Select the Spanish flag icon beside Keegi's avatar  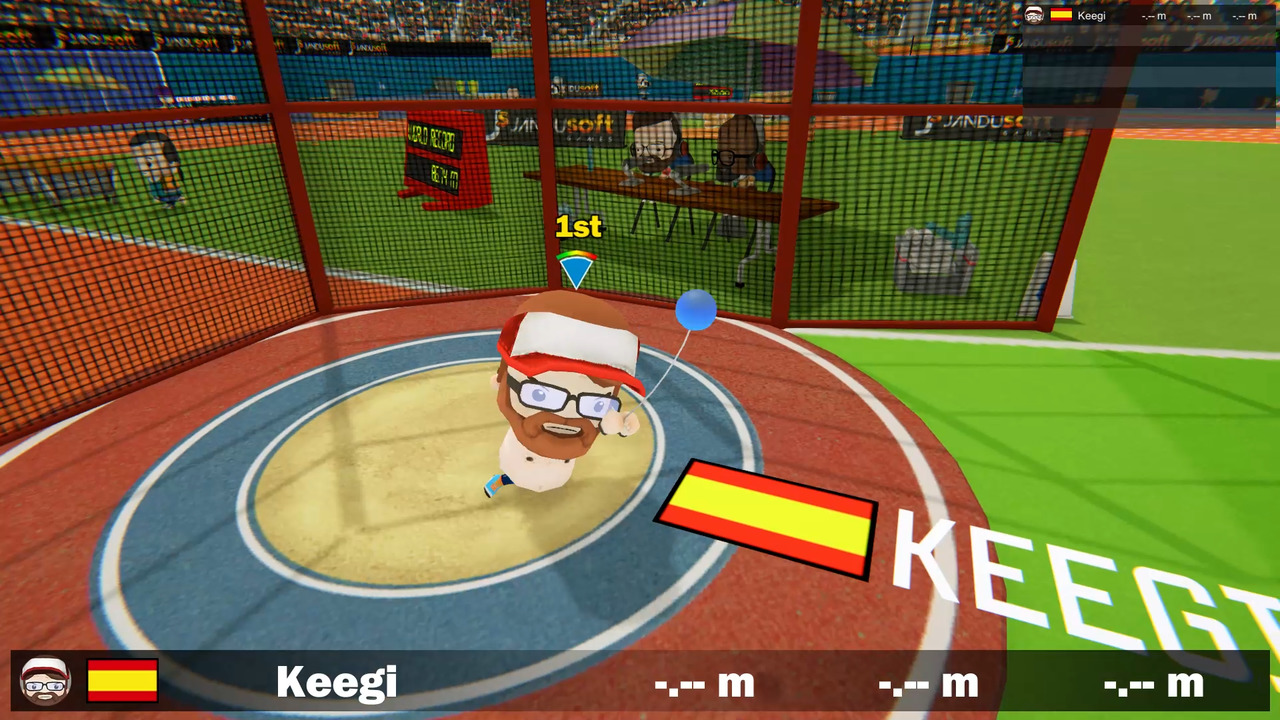pos(1061,15)
